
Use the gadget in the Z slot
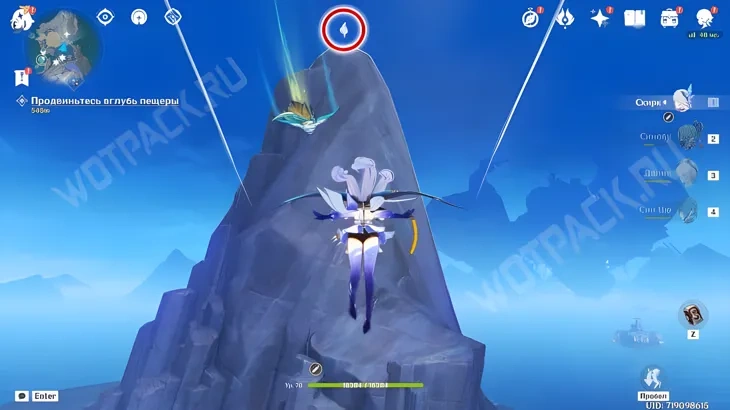click(693, 315)
